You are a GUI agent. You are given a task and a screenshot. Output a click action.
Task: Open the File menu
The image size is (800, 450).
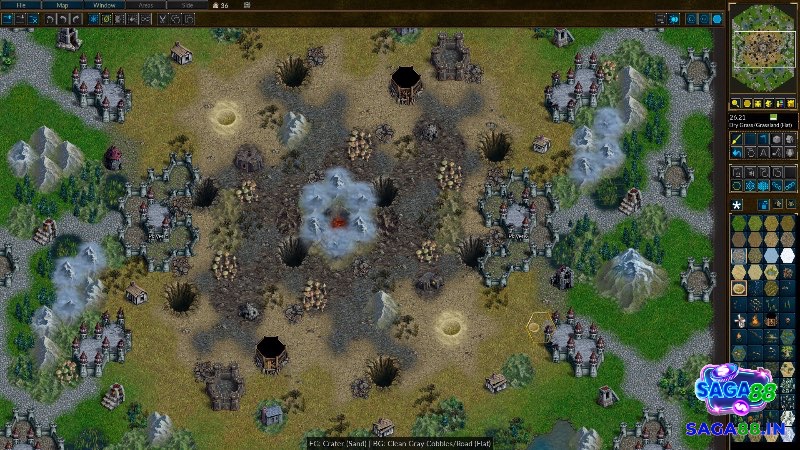tap(21, 5)
